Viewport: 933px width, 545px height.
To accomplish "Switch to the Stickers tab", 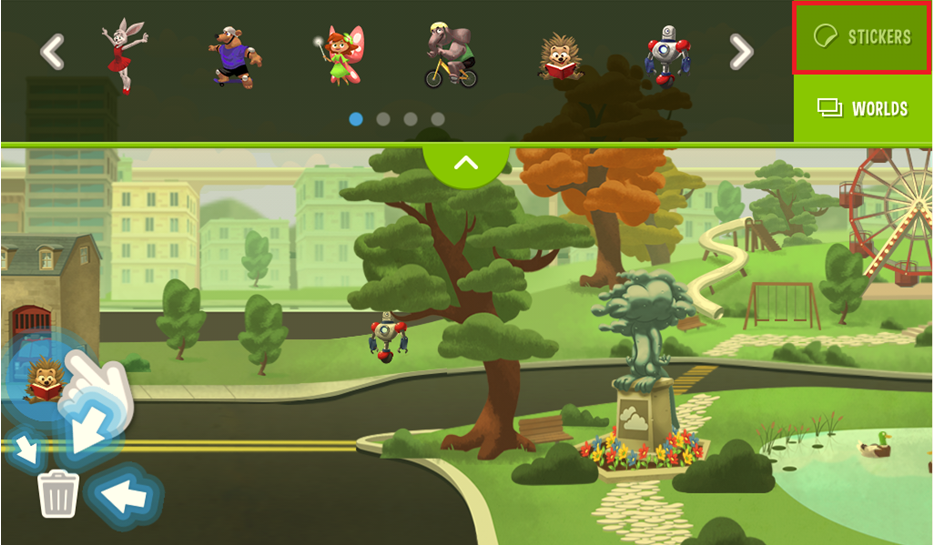I will [x=862, y=37].
